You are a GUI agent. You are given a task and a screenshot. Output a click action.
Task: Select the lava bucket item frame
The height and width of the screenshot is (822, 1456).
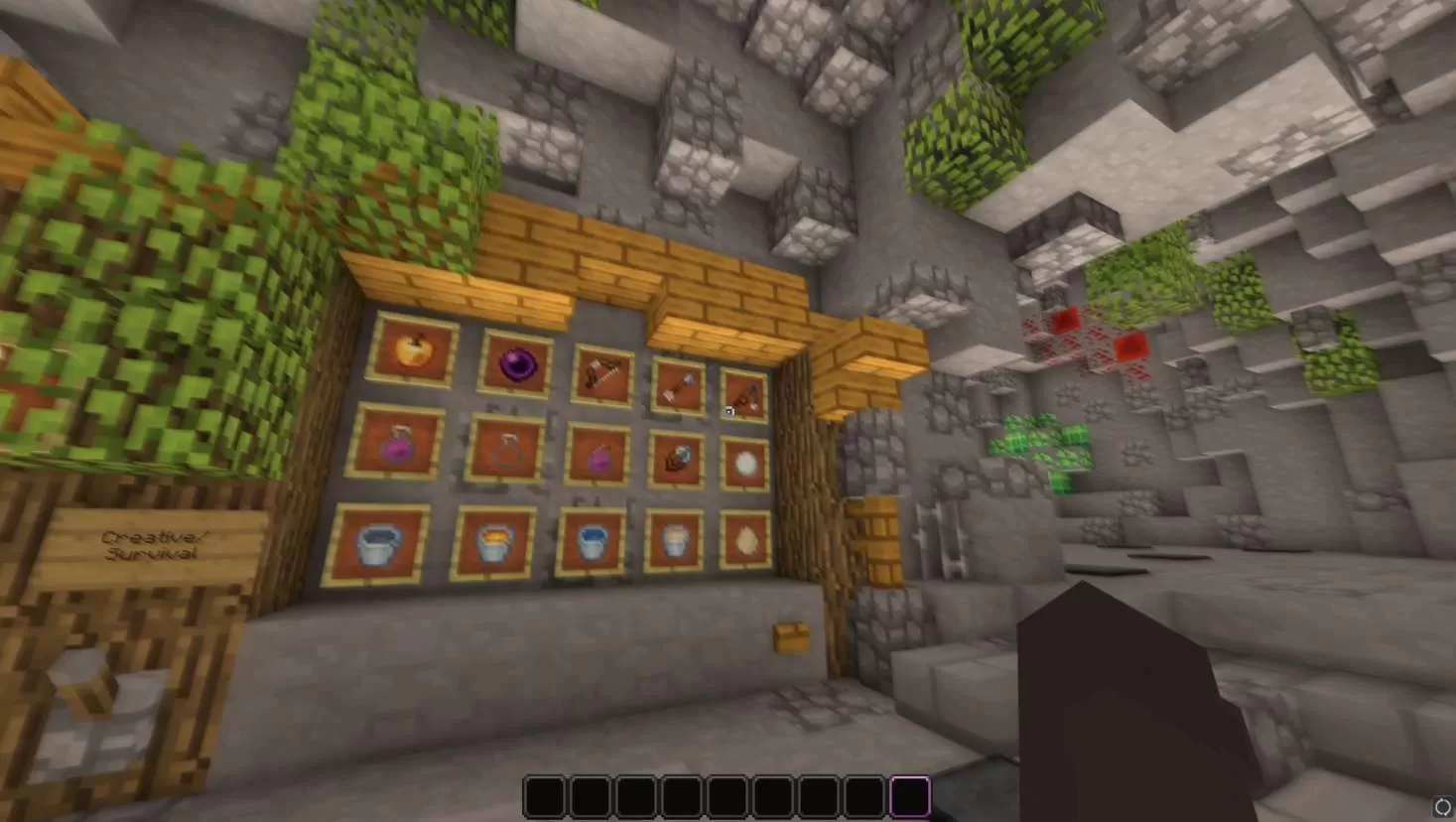click(x=493, y=542)
